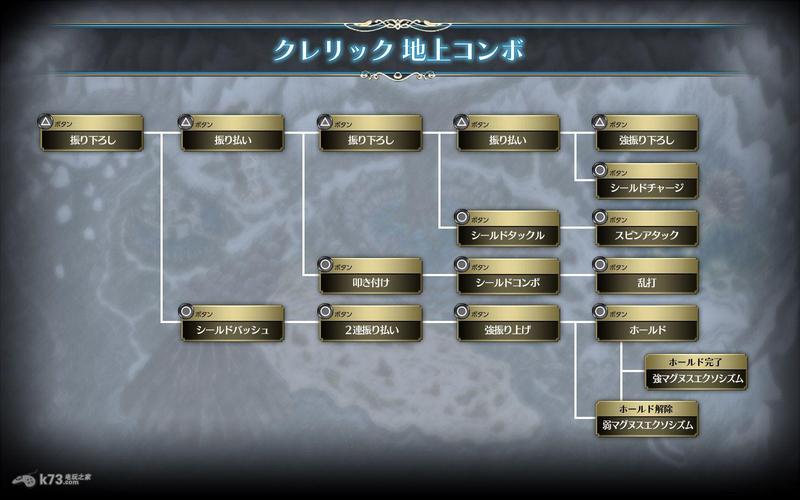Select the 強振り下ろし combo node
Image resolution: width=800 pixels, height=500 pixels.
click(x=645, y=139)
